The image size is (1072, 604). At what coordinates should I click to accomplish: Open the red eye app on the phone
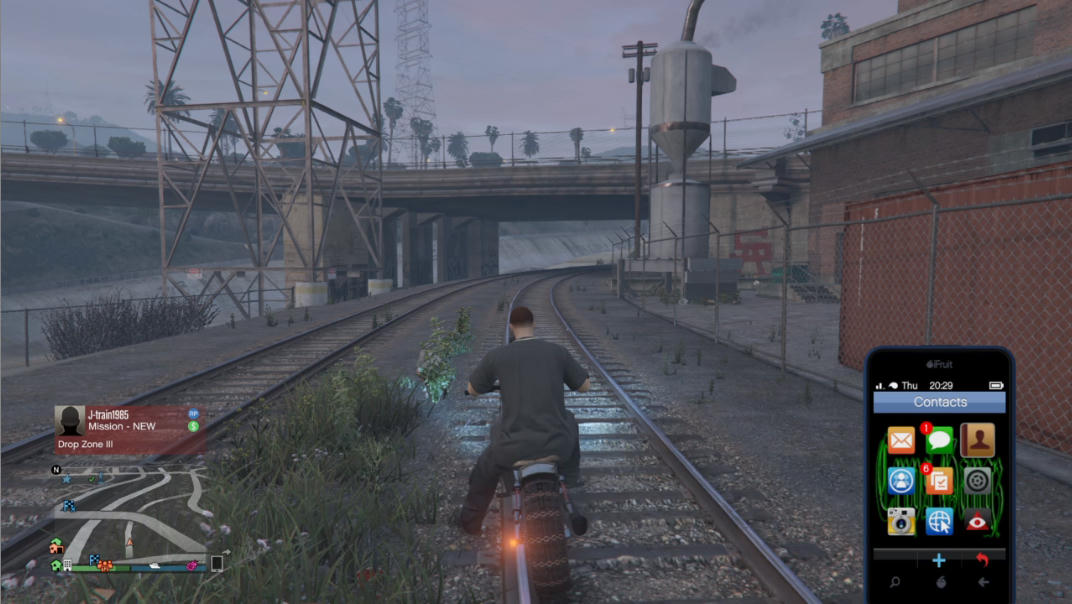pos(977,521)
